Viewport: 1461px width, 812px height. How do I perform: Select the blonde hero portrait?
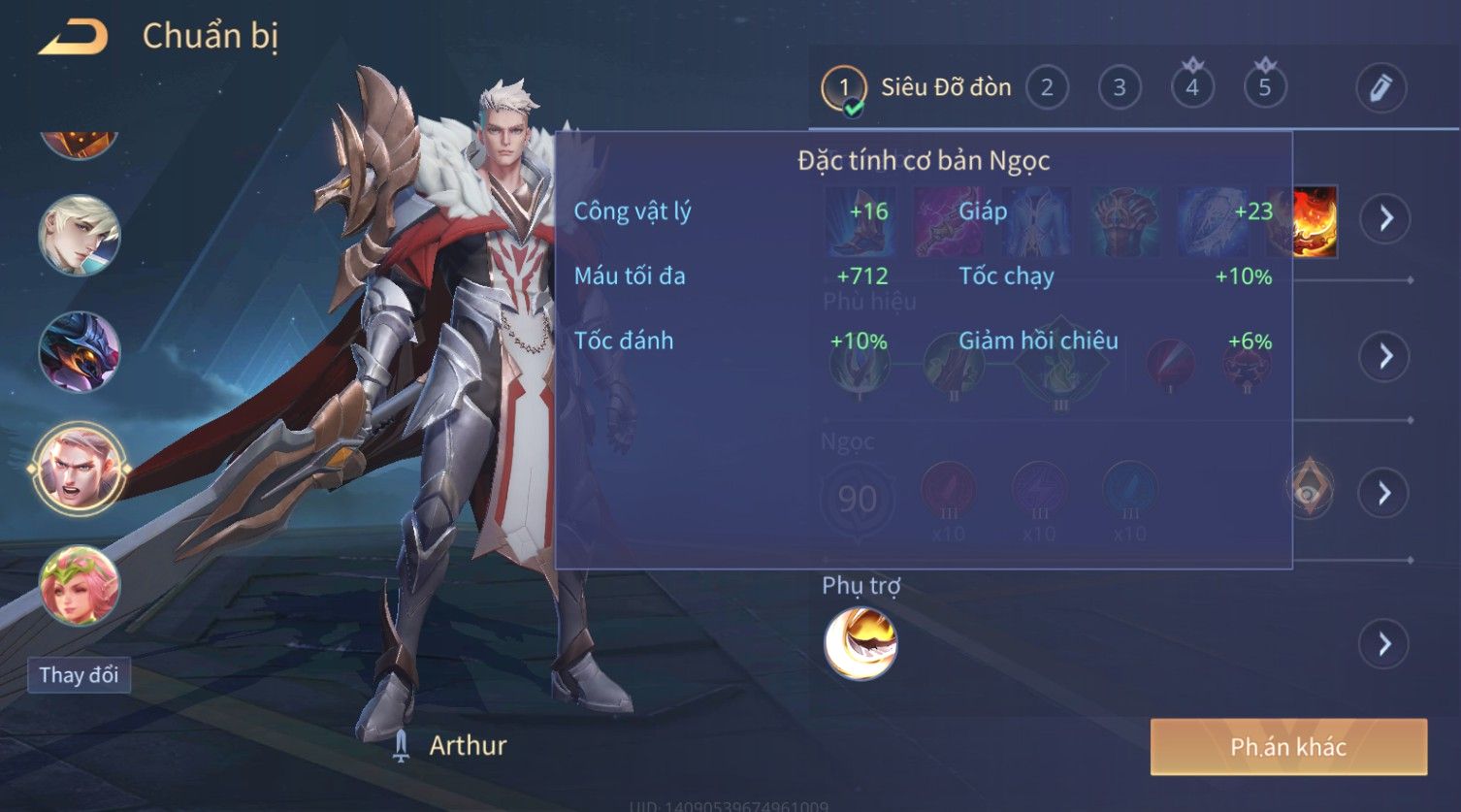point(80,236)
